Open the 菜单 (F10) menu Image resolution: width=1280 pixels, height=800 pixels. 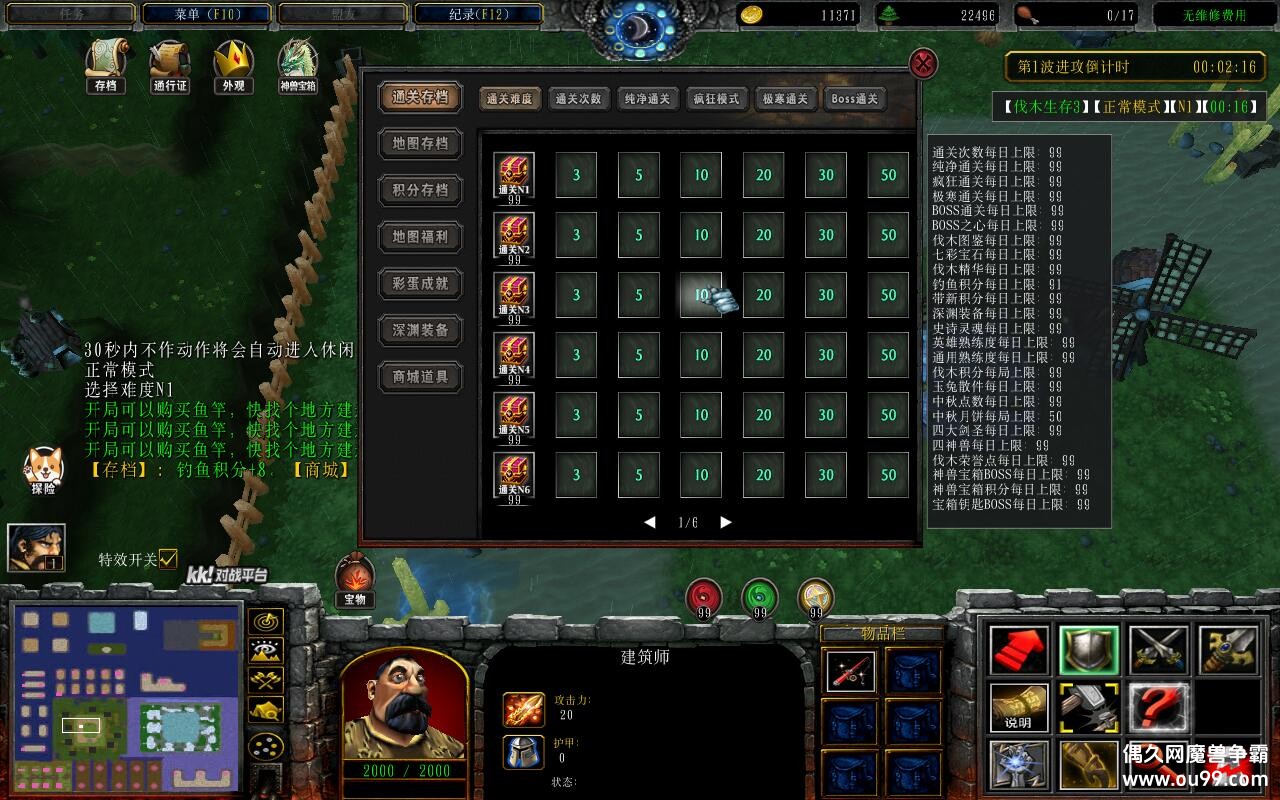pos(207,14)
